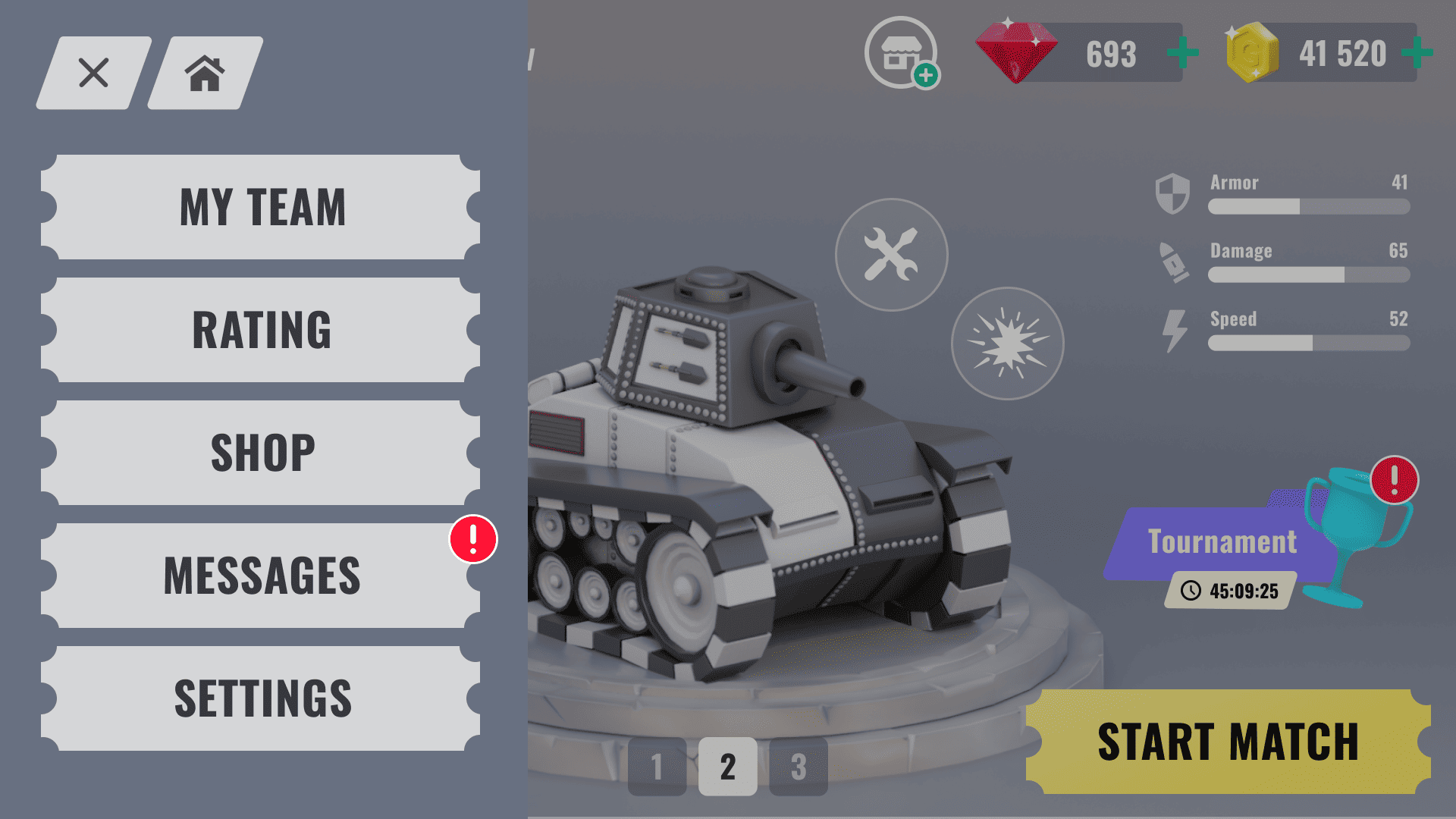Buy more gold coins with the plus
The height and width of the screenshot is (819, 1456).
[x=1417, y=53]
